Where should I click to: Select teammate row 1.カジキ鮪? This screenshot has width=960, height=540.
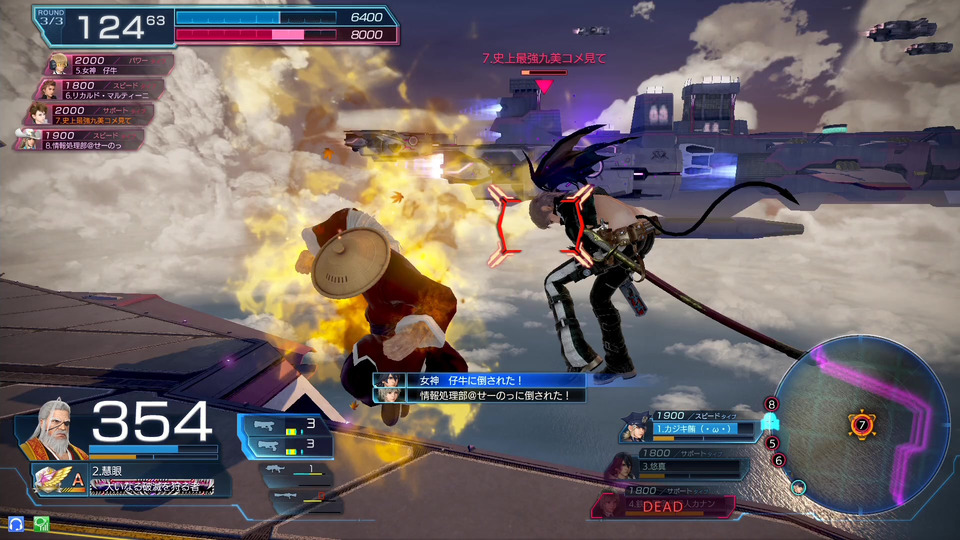(x=690, y=424)
